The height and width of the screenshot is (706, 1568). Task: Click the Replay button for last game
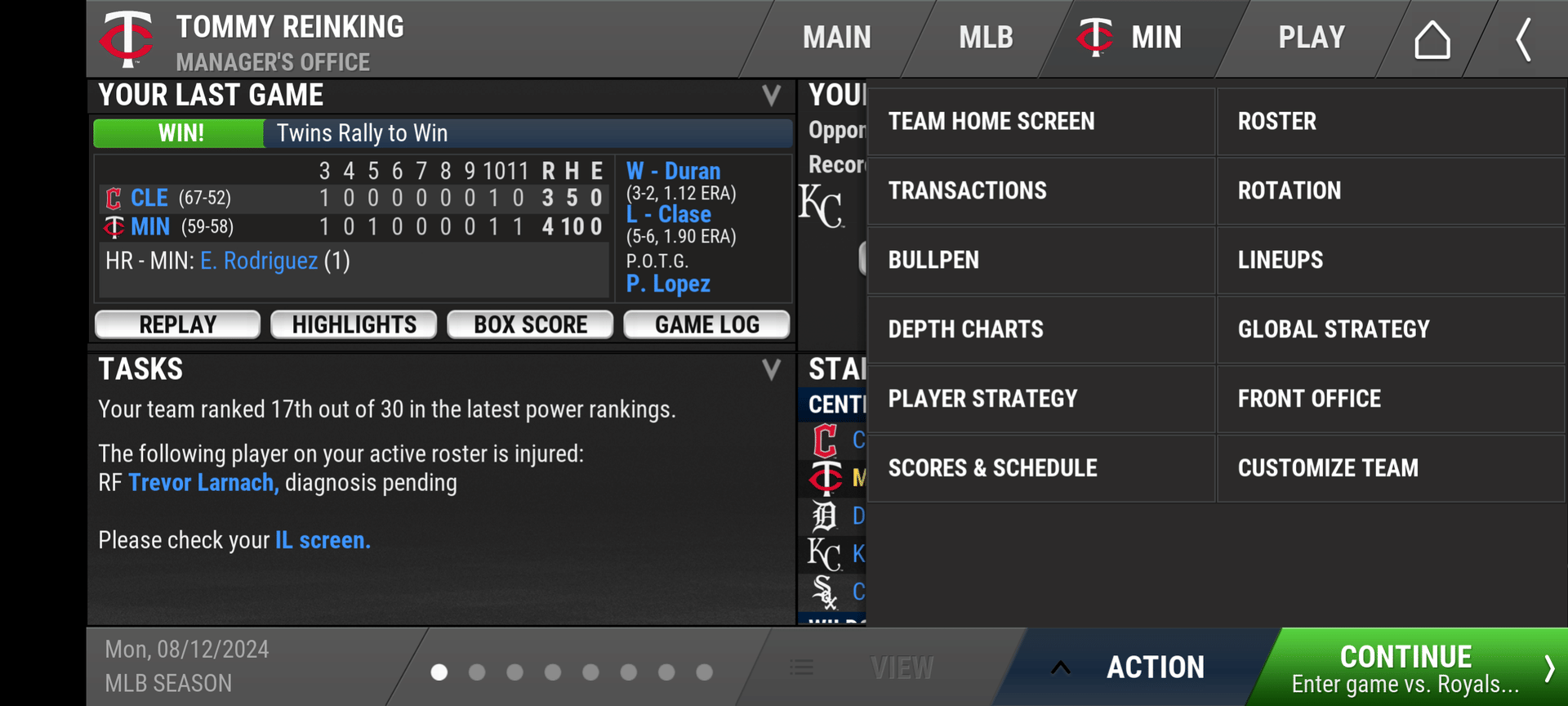pos(178,324)
